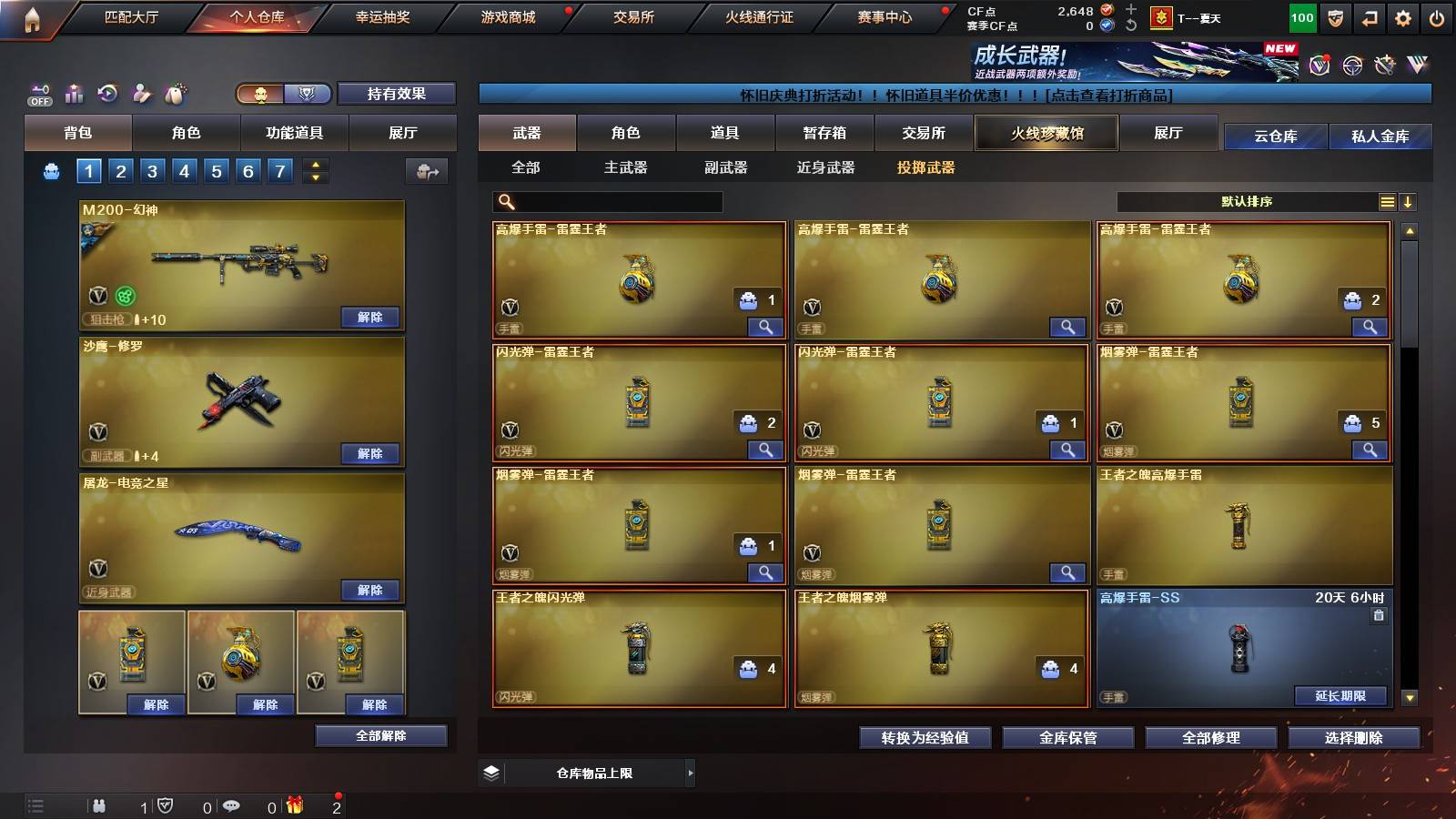Click the channel-switch return arrow icon top right
Viewport: 1456px width, 819px height.
point(1370,17)
